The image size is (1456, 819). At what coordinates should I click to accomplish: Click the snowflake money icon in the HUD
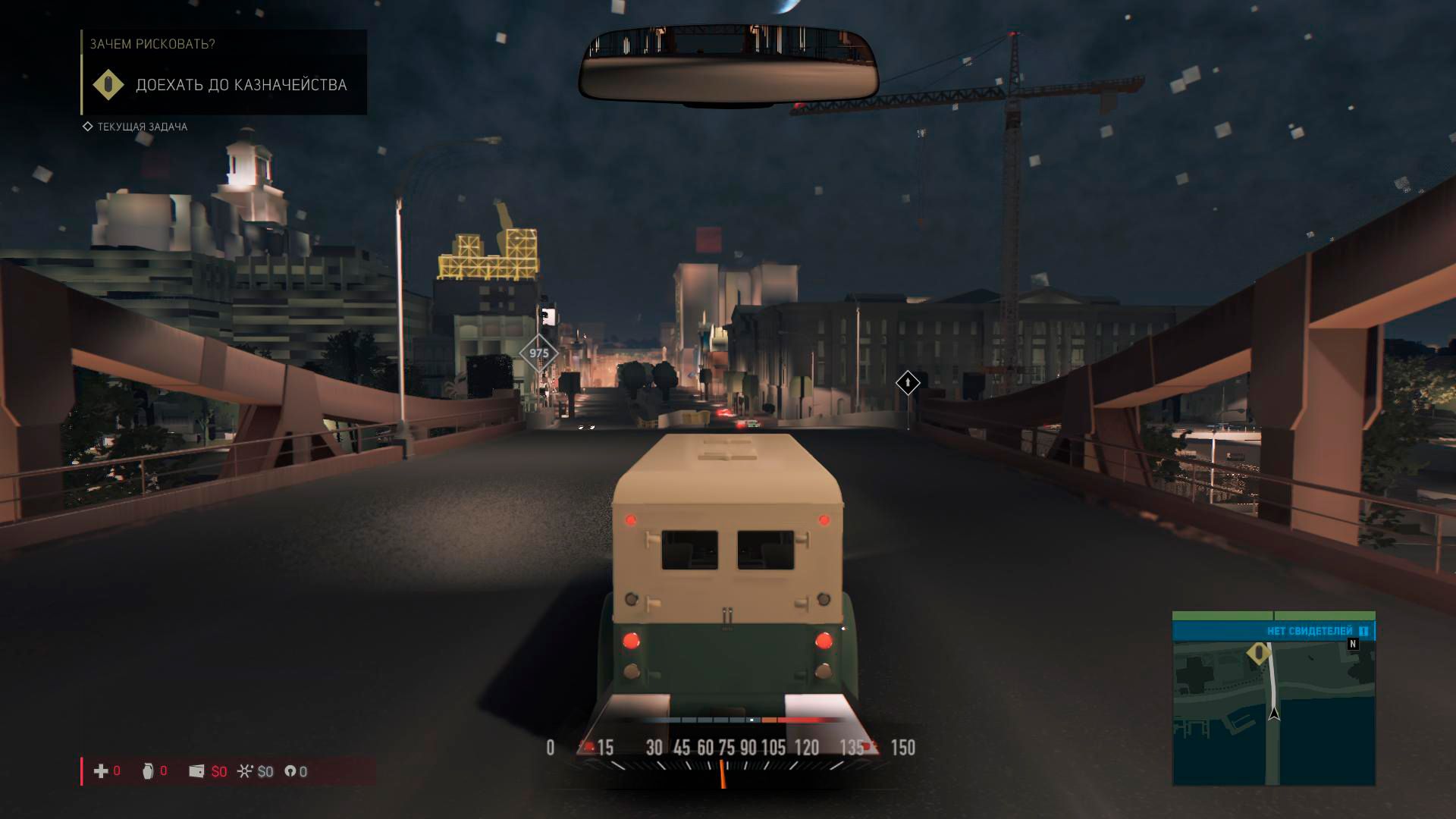[244, 771]
